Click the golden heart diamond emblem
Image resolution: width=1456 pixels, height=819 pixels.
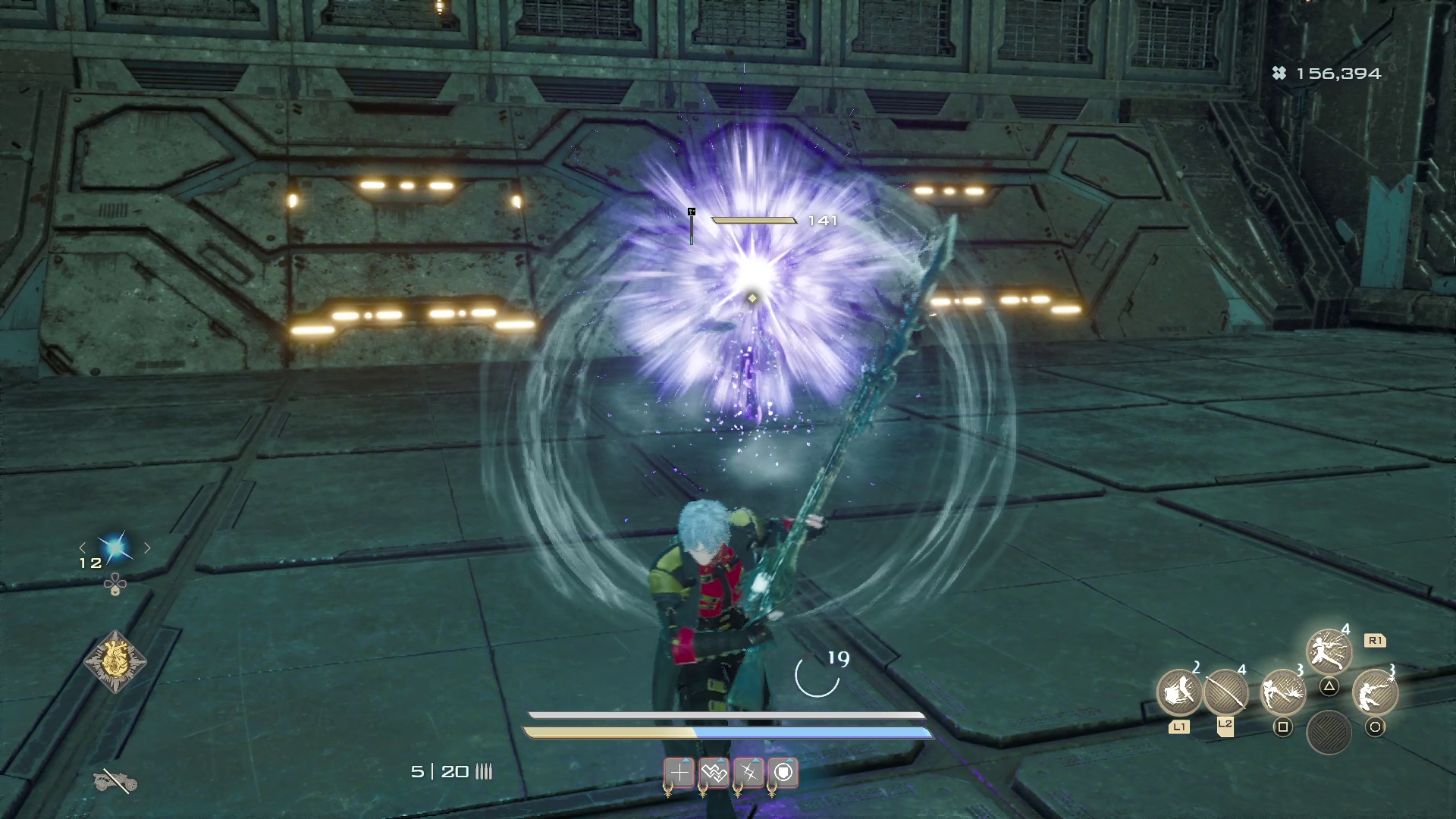tap(115, 662)
